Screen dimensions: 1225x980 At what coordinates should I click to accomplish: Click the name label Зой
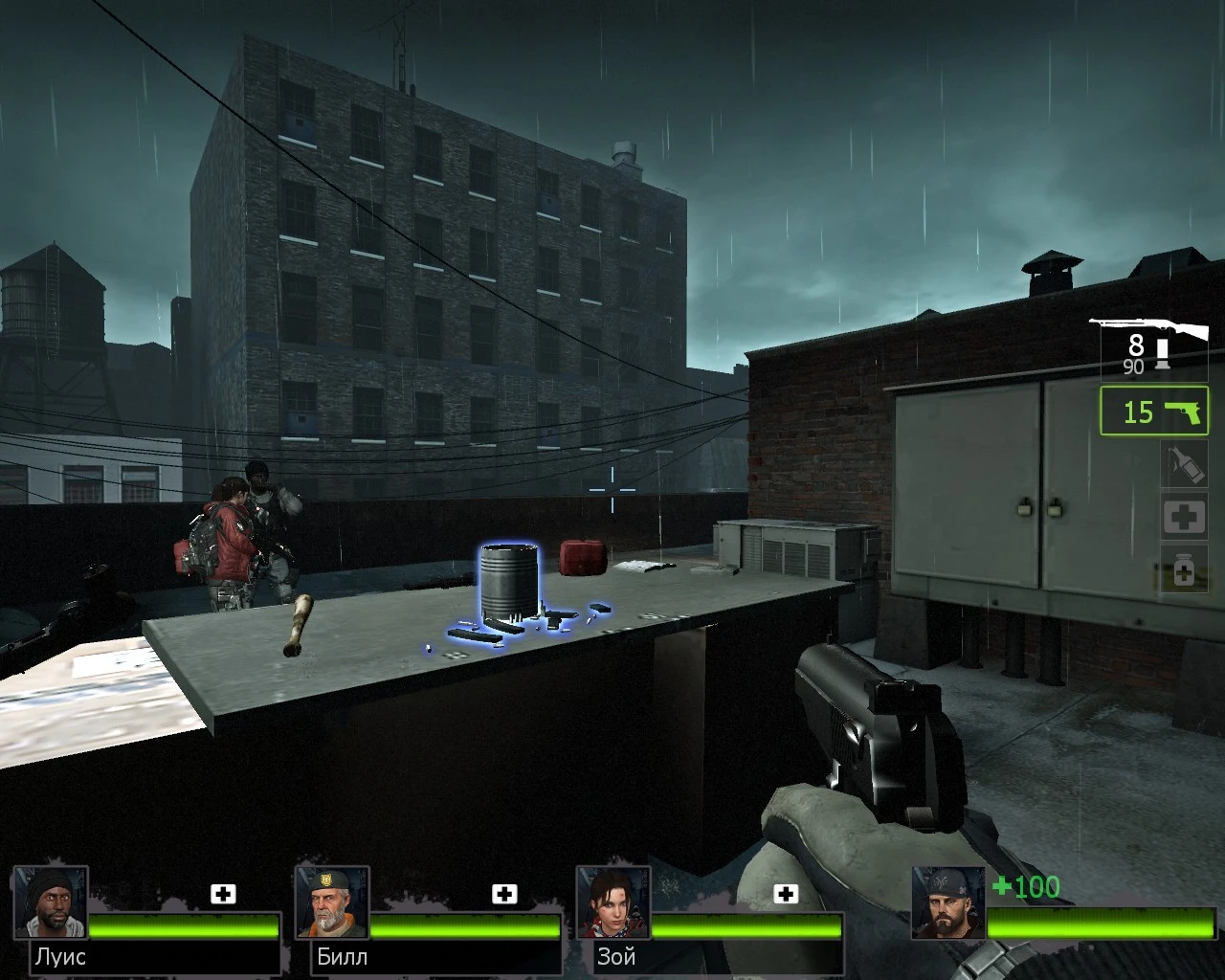[615, 956]
